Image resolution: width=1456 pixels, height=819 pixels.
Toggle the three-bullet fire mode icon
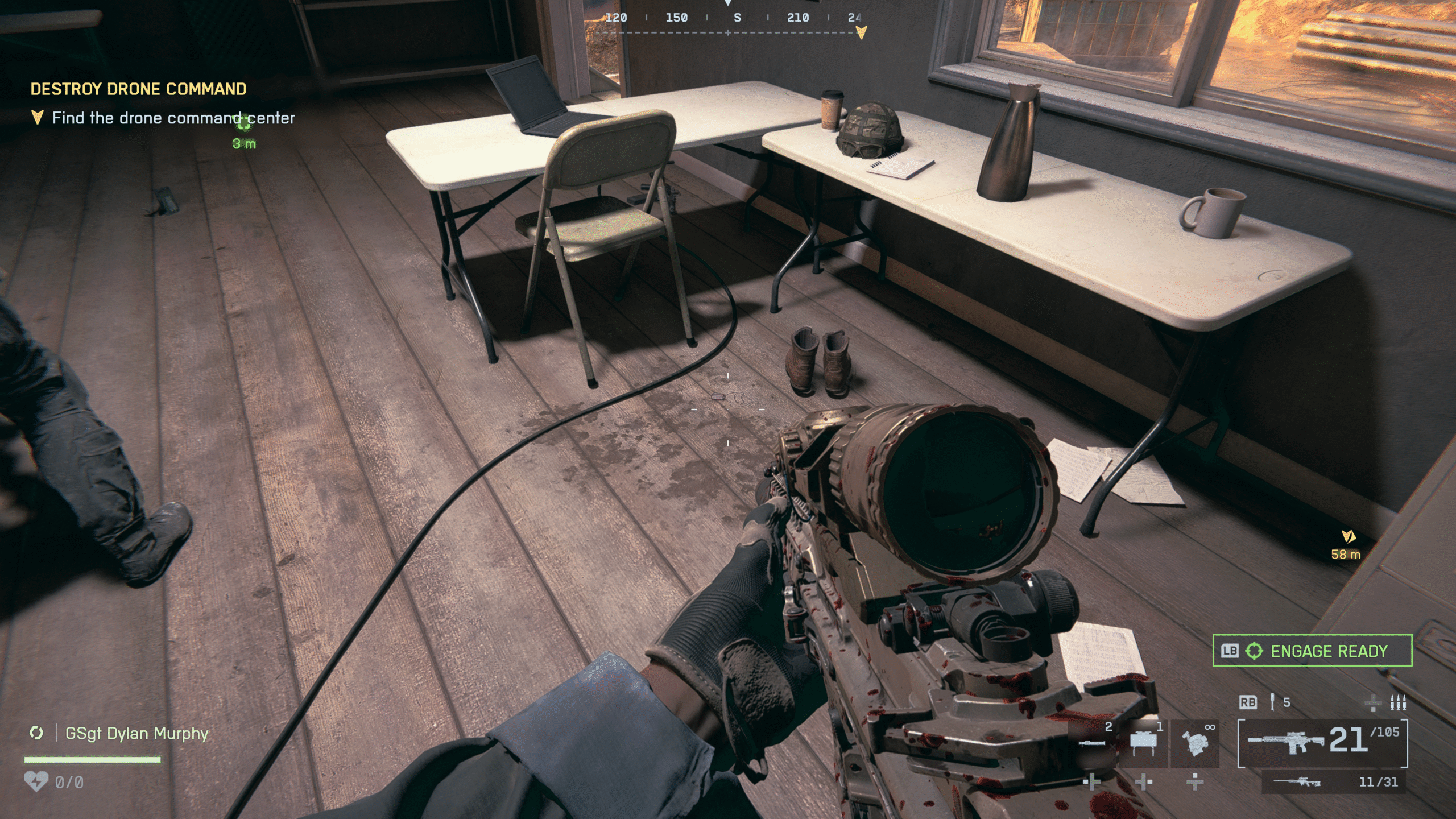click(x=1397, y=703)
